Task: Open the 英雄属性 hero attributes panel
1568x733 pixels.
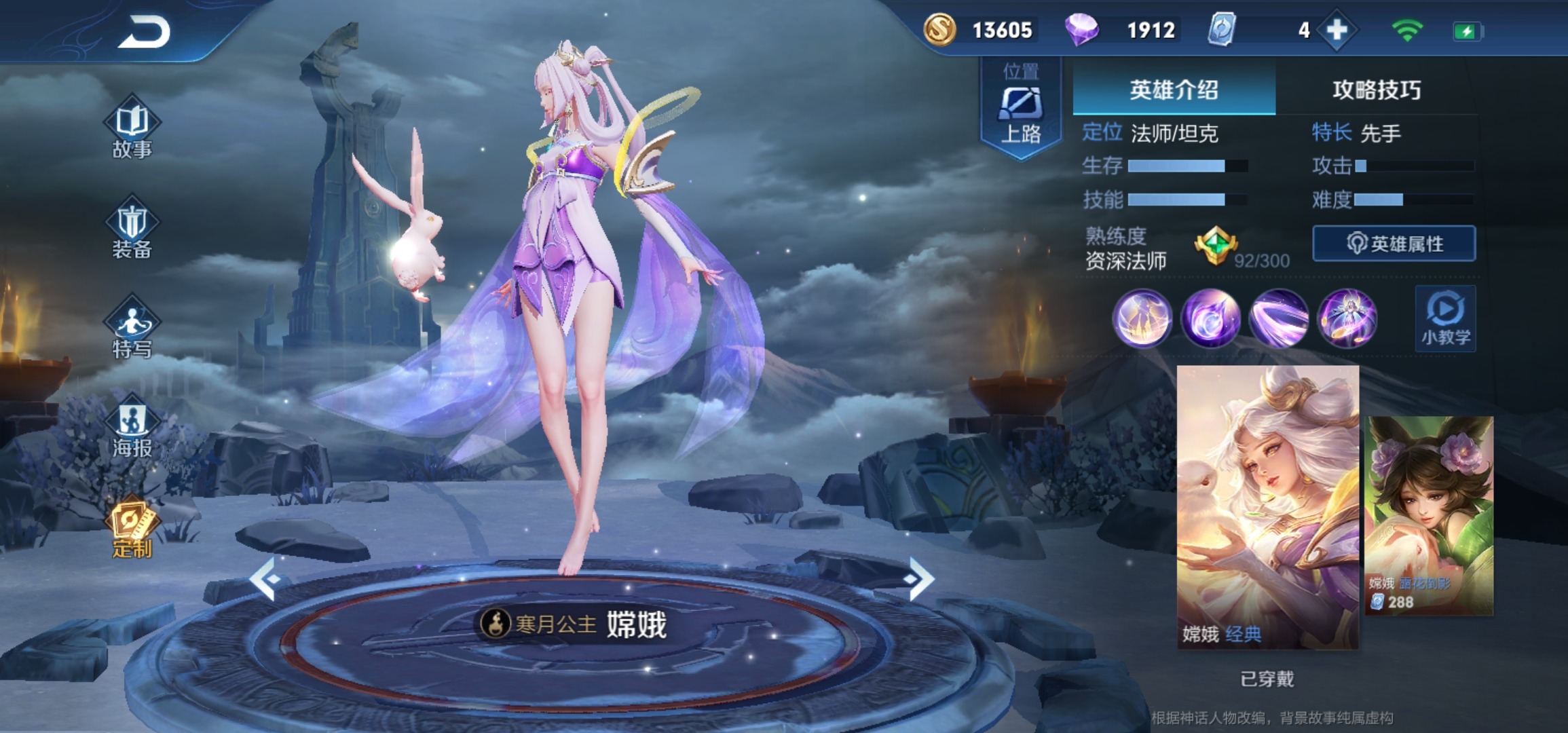Action: [1394, 244]
